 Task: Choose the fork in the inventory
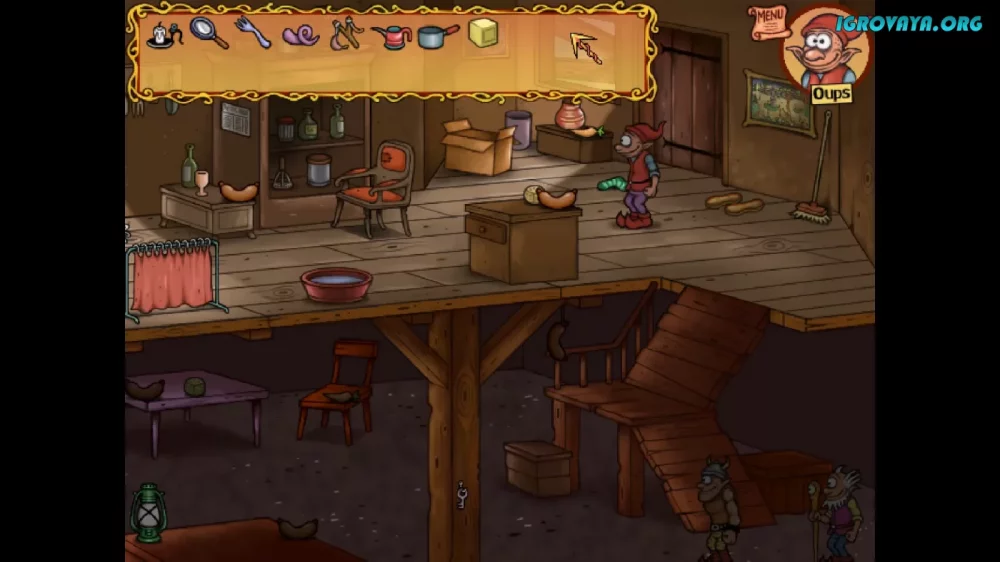tap(252, 33)
